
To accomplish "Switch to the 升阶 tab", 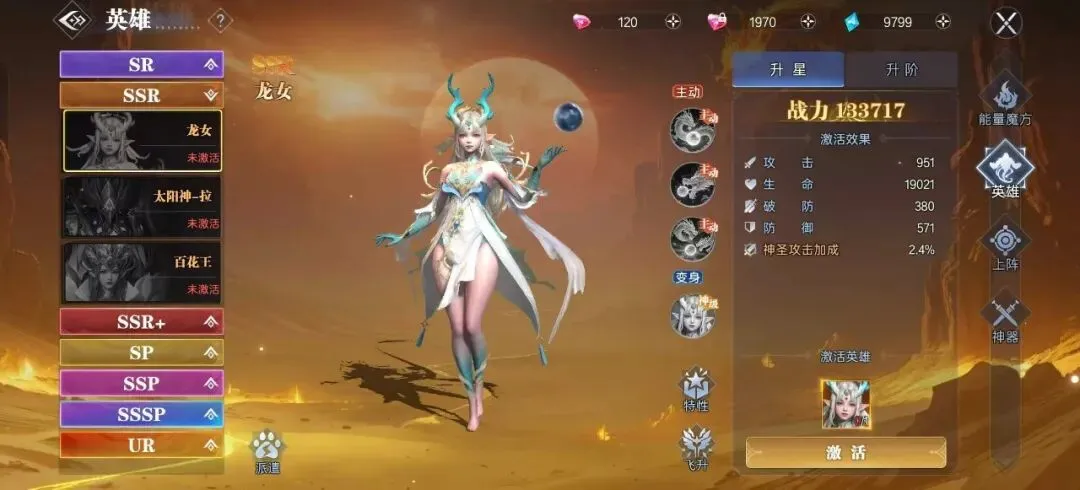I will tap(901, 70).
